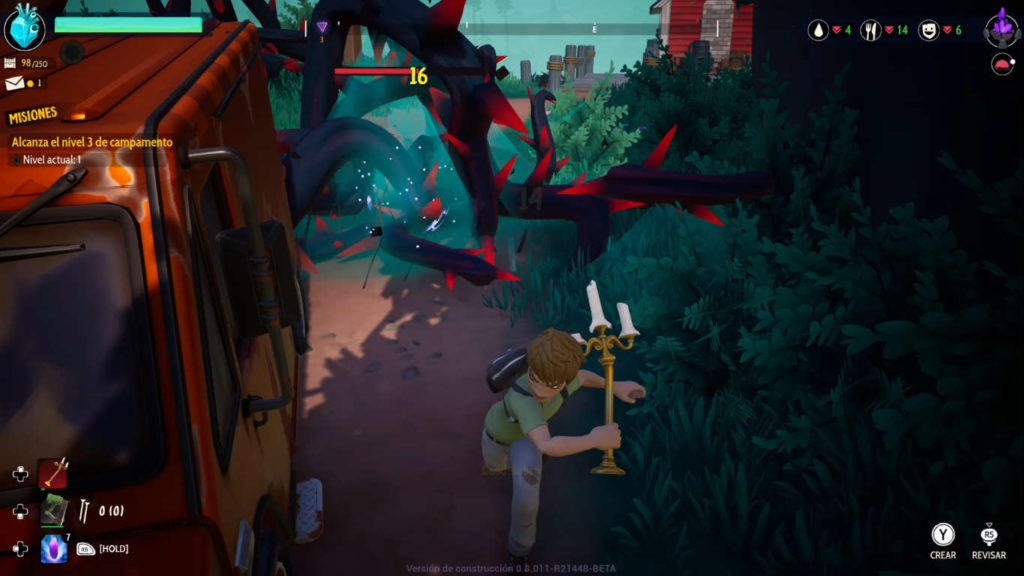Click the water drop thirst icon
The height and width of the screenshot is (576, 1024).
tap(818, 30)
